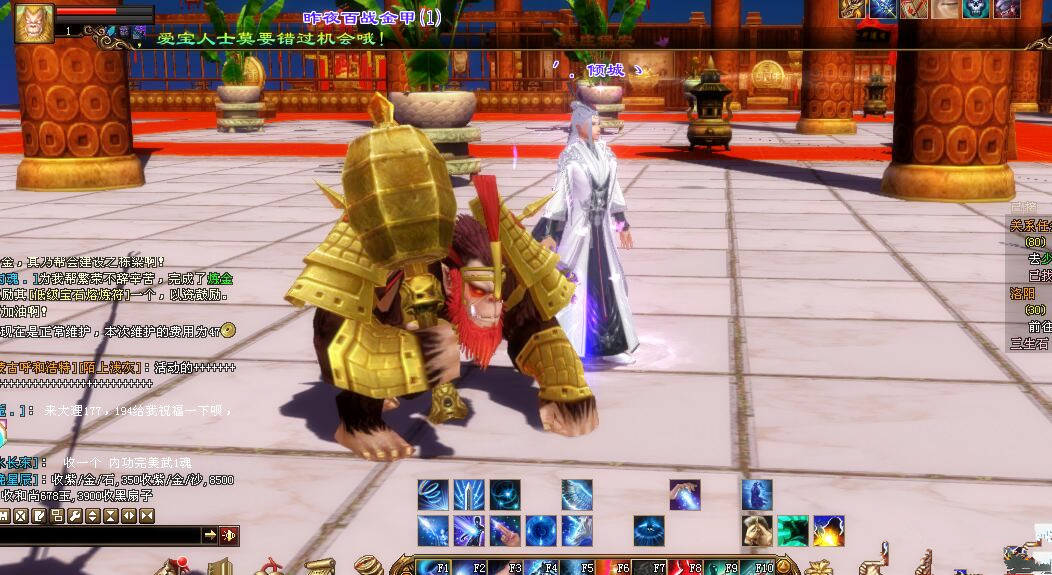Click the chat text input field
This screenshot has height=575, width=1052.
pyautogui.click(x=100, y=536)
